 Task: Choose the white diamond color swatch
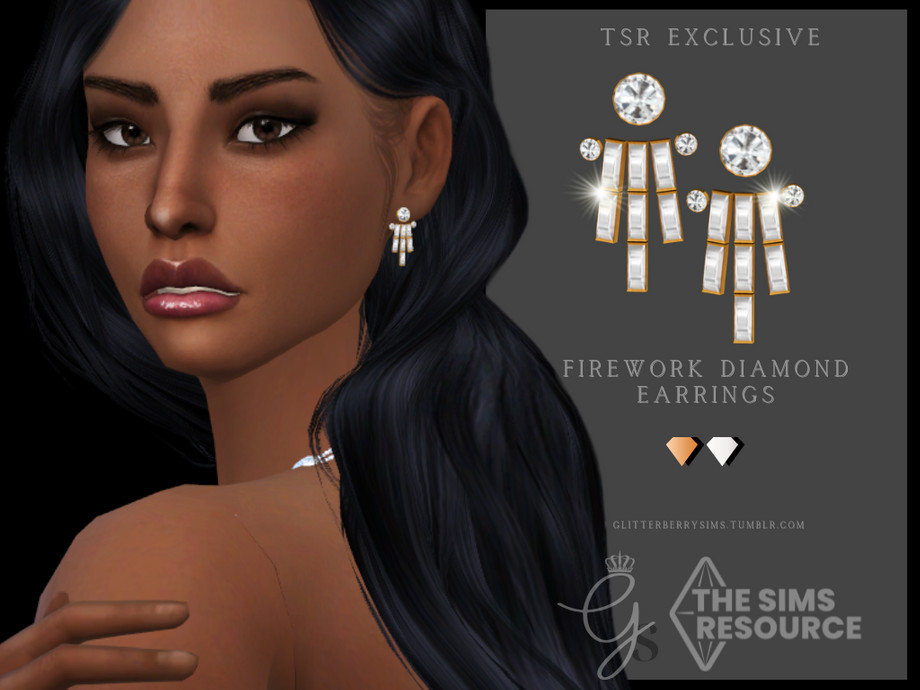click(x=723, y=450)
